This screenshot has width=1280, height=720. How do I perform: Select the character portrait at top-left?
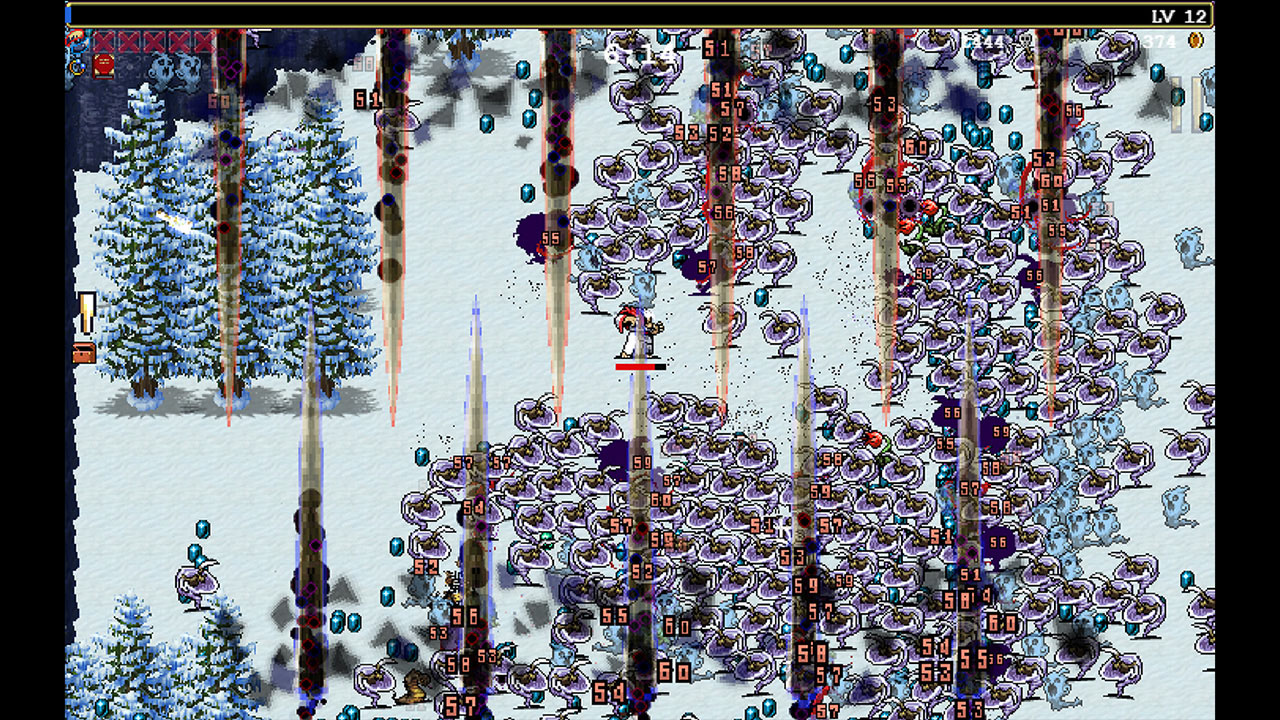[x=76, y=42]
